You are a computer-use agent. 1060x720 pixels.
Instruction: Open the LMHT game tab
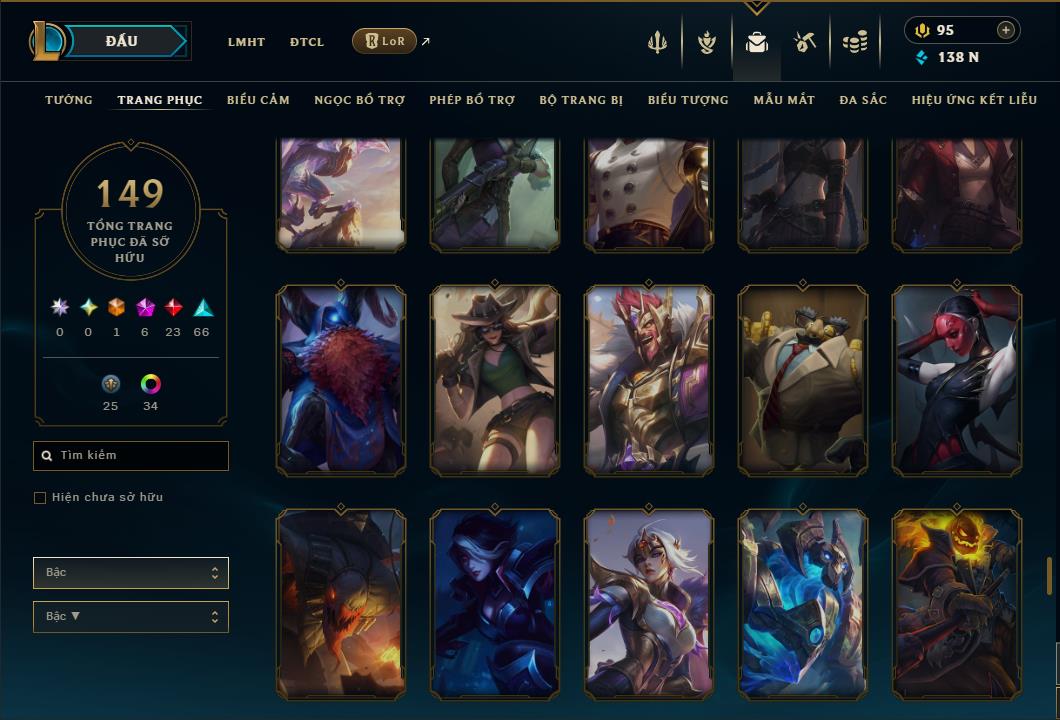point(246,42)
